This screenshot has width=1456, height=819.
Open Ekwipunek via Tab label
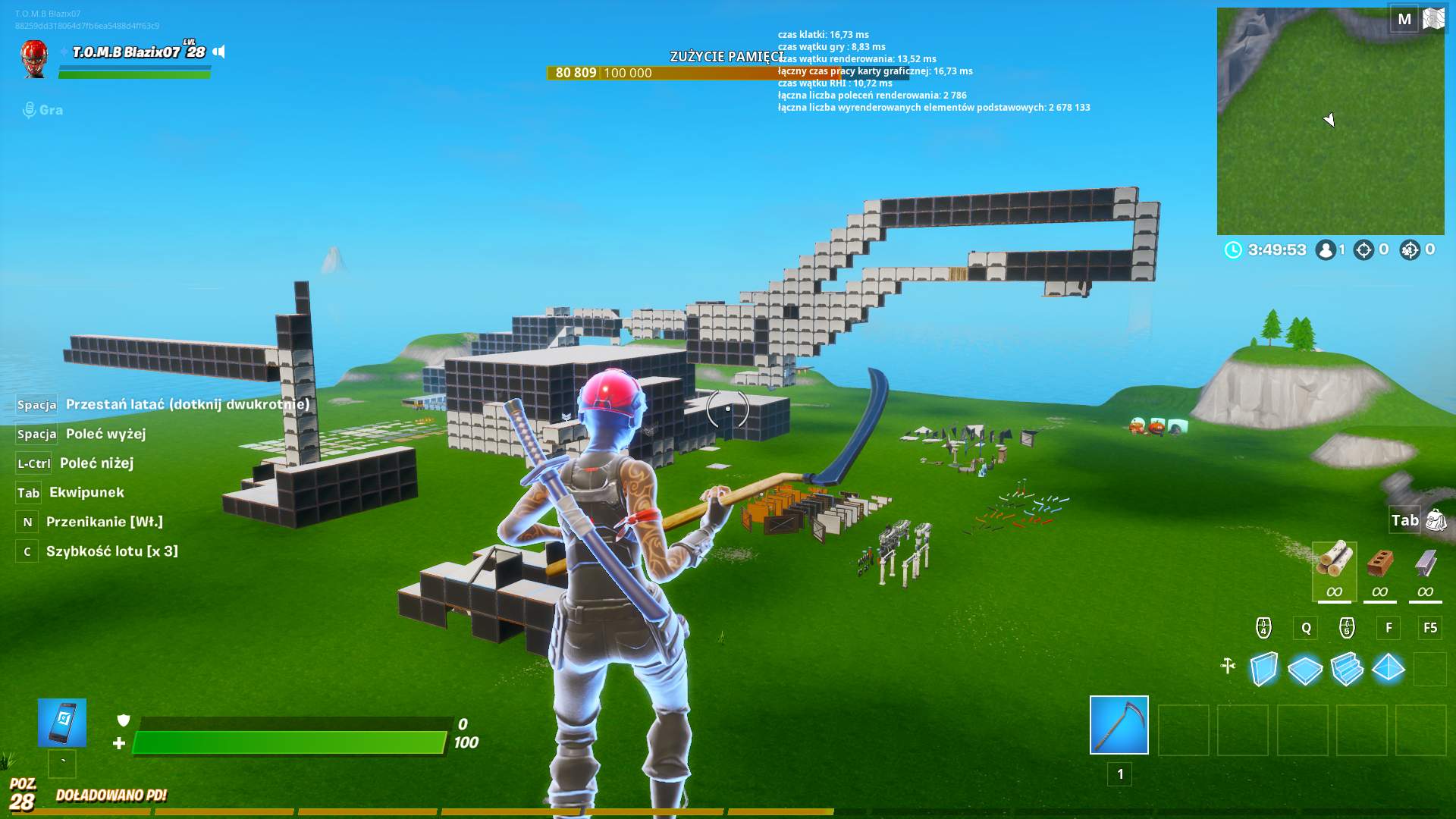click(x=28, y=492)
